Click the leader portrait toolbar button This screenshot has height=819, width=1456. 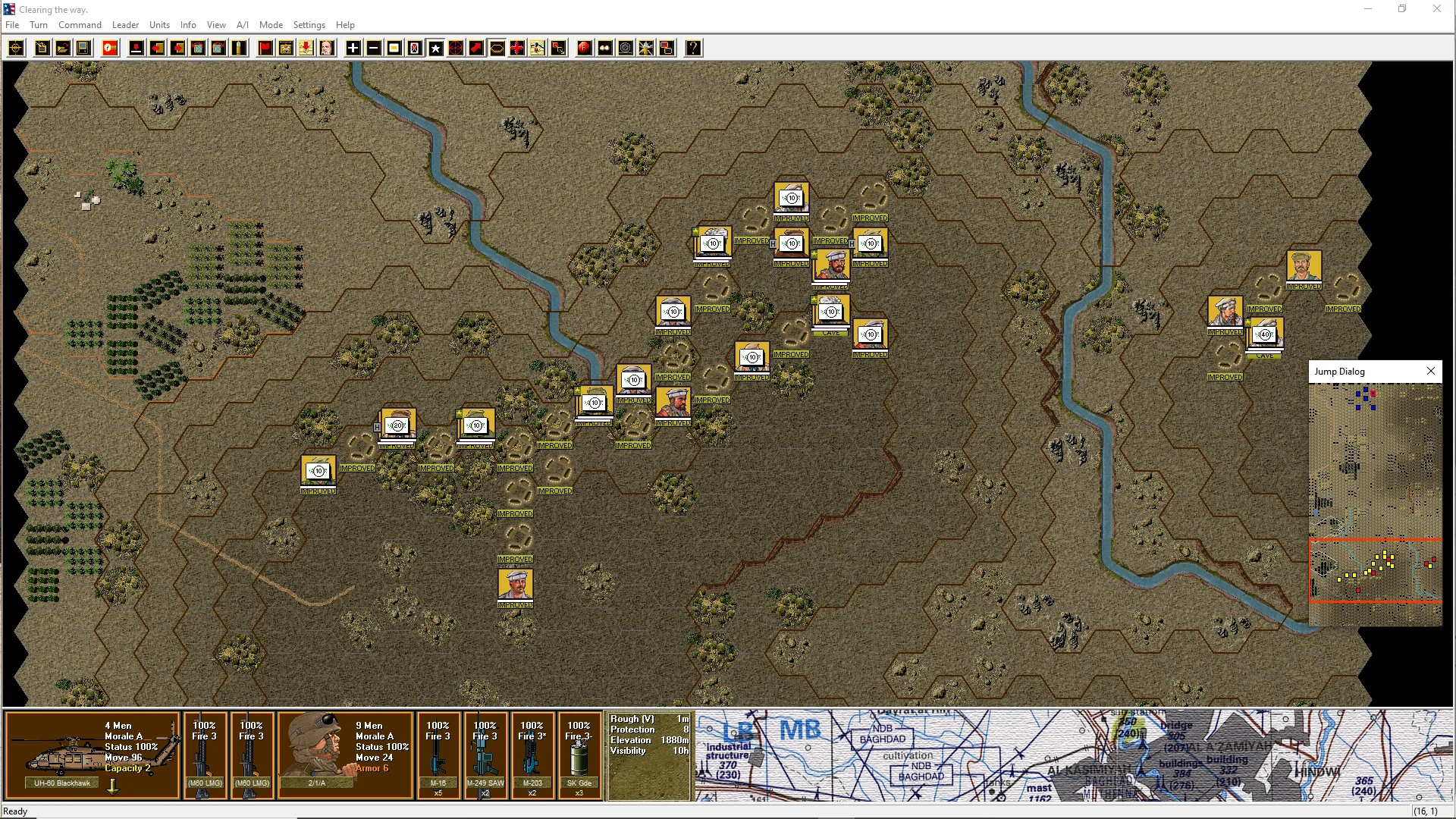(327, 49)
